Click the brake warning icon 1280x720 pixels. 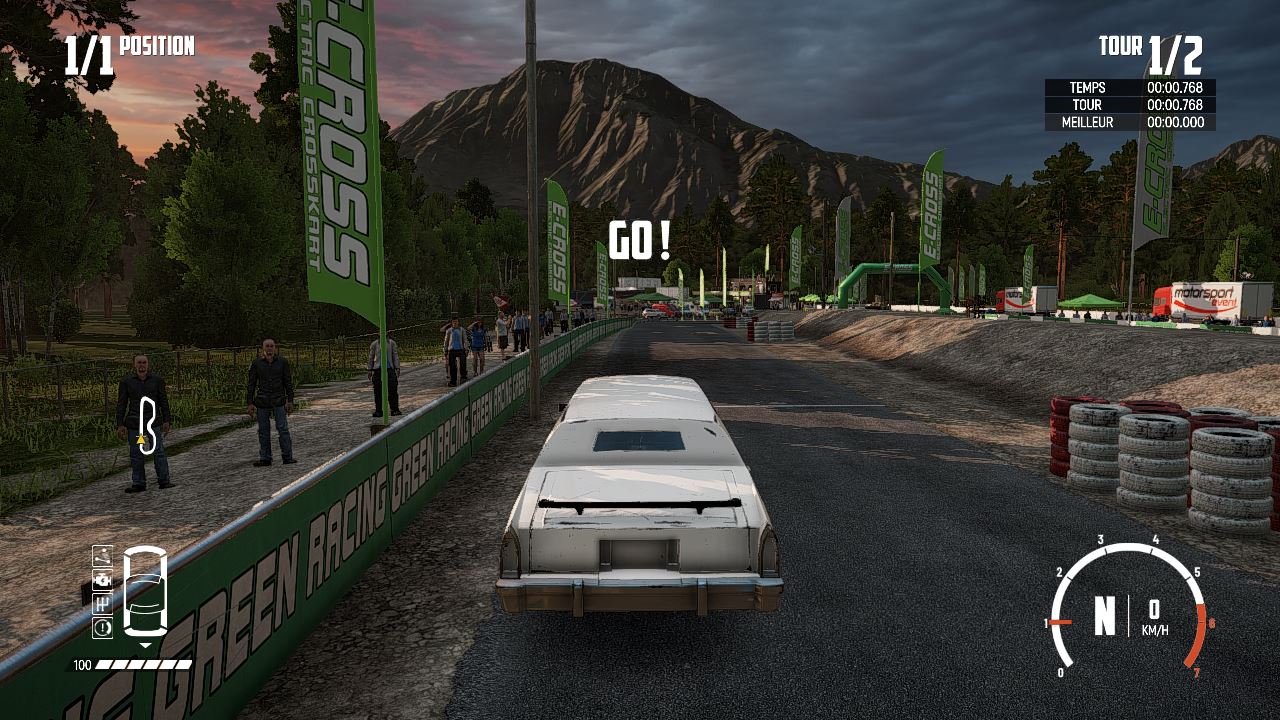click(x=102, y=627)
